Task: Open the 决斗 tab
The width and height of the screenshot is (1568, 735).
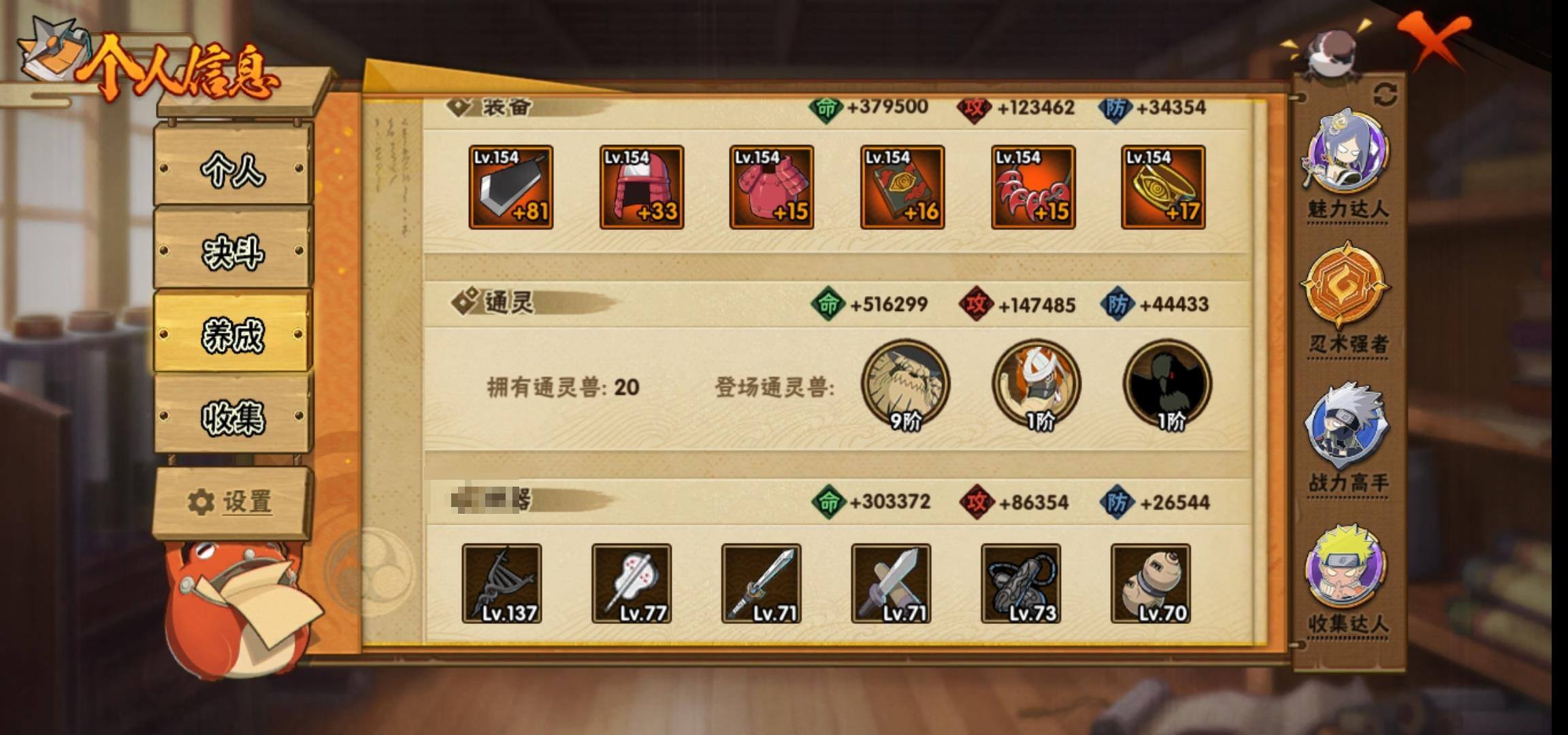Action: [x=233, y=251]
